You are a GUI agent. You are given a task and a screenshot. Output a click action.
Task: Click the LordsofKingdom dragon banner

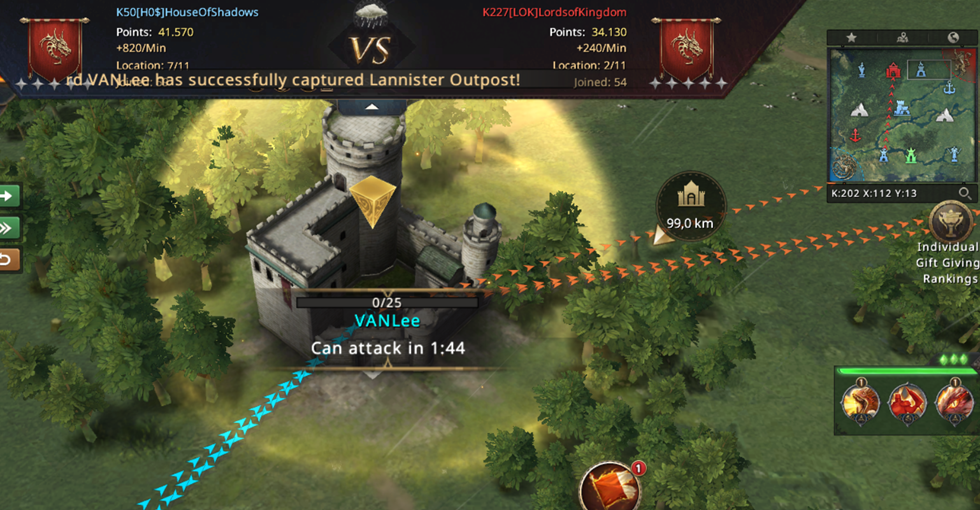tap(686, 48)
